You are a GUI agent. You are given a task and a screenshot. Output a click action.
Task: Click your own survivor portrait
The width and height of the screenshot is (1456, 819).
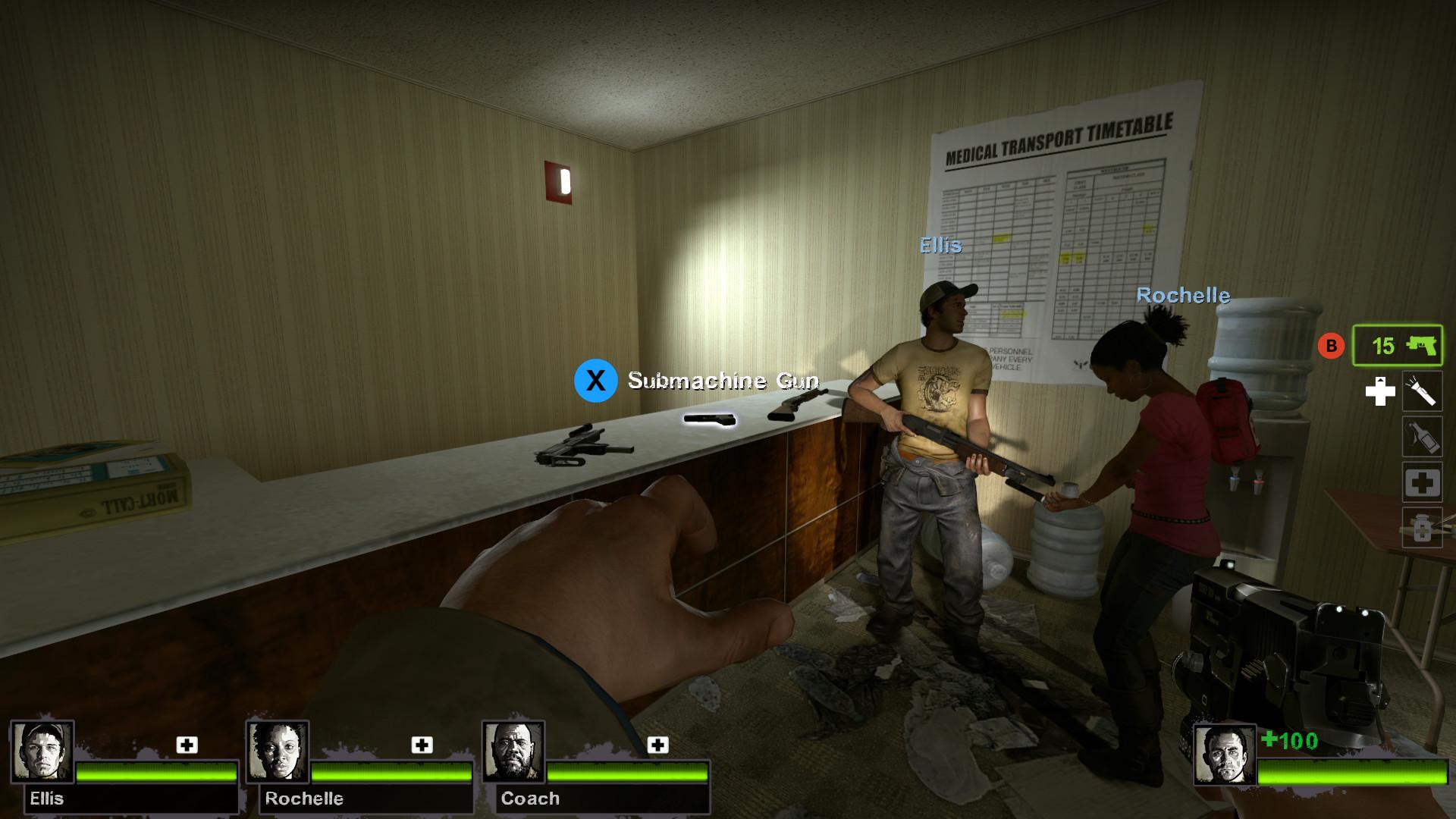click(x=1225, y=755)
